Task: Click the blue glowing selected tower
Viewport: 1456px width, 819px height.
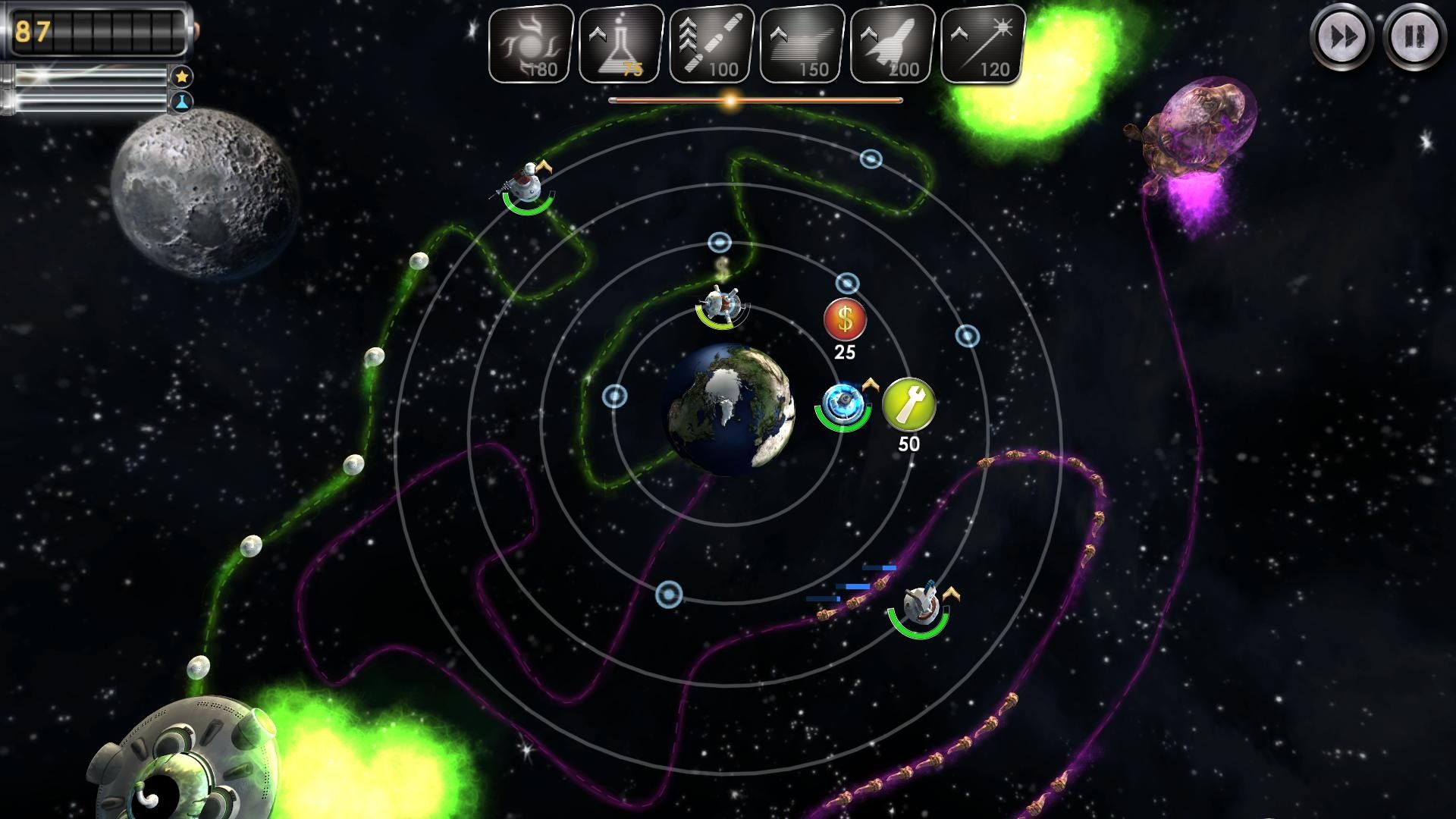Action: (843, 400)
